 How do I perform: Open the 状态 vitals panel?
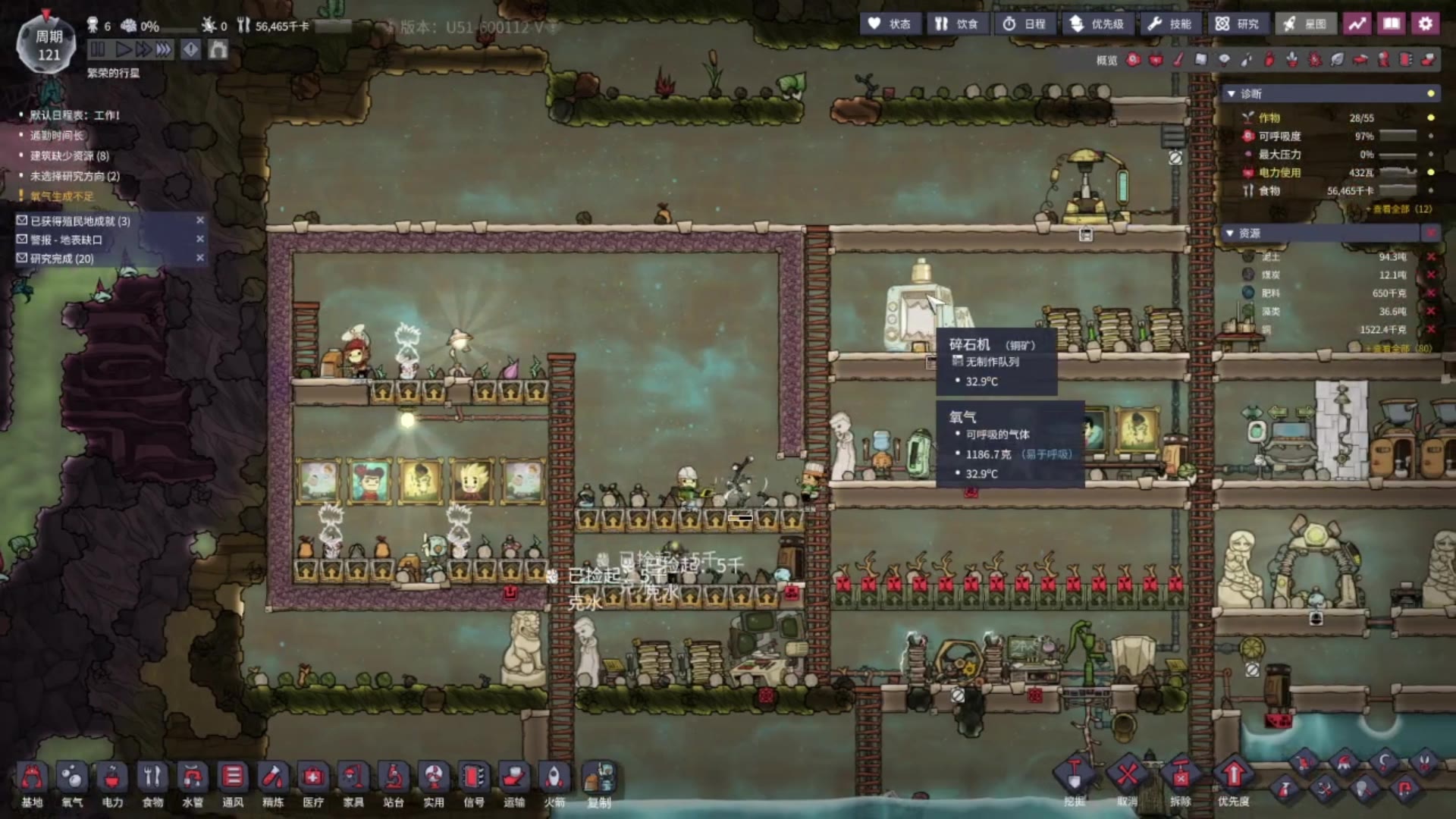pos(890,24)
